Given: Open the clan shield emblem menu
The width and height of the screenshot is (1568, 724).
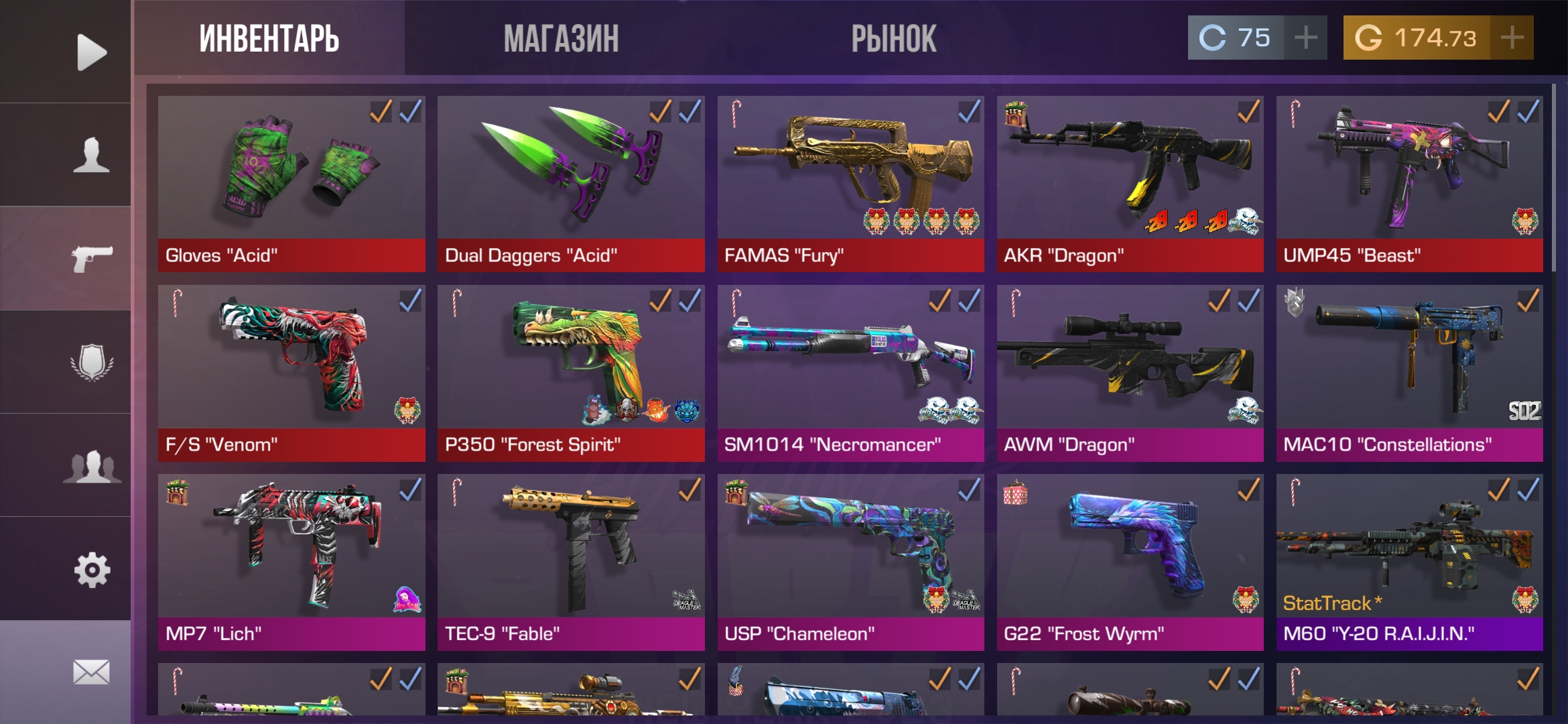Looking at the screenshot, I should pyautogui.click(x=91, y=363).
